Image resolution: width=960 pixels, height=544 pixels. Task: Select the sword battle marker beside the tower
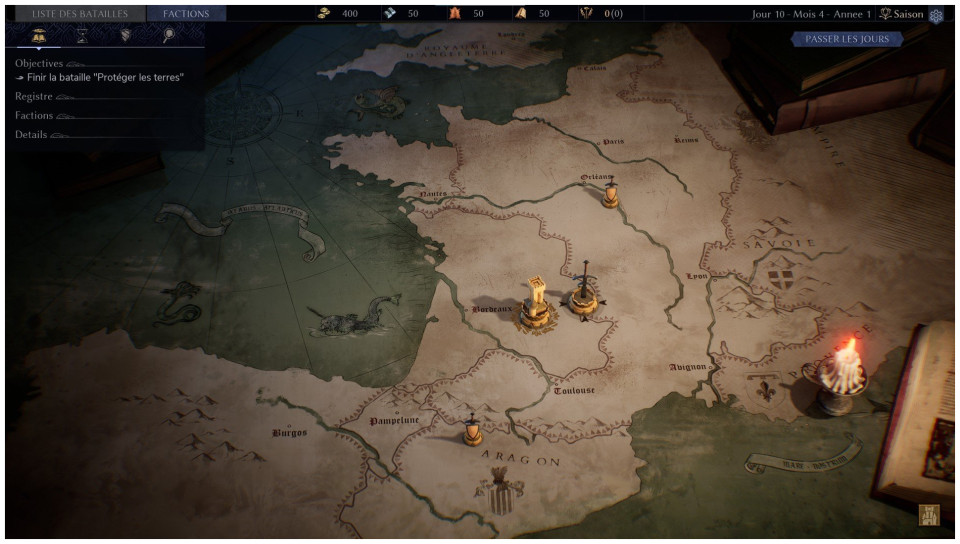(584, 291)
